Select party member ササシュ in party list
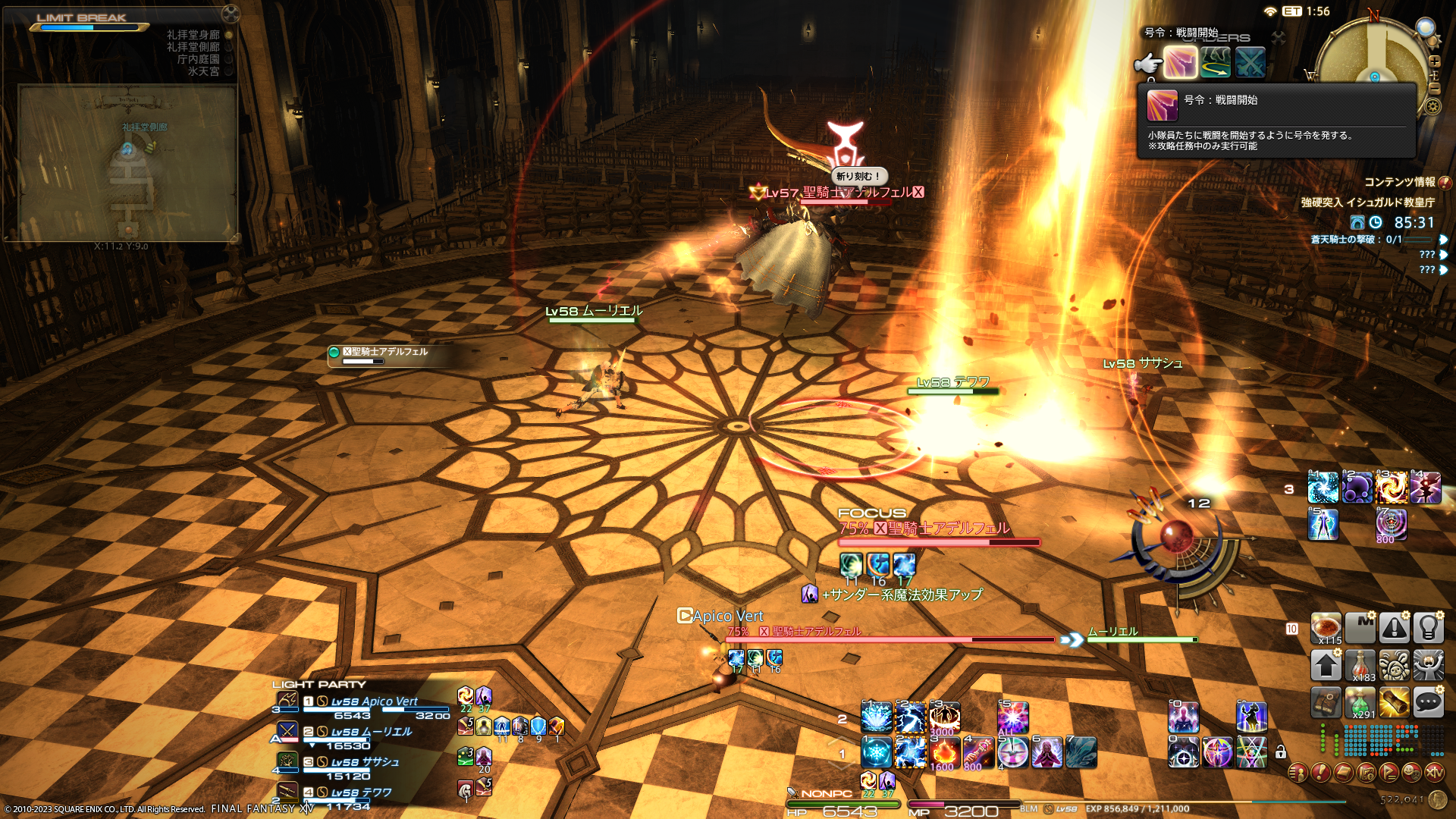This screenshot has height=819, width=1456. [364, 763]
